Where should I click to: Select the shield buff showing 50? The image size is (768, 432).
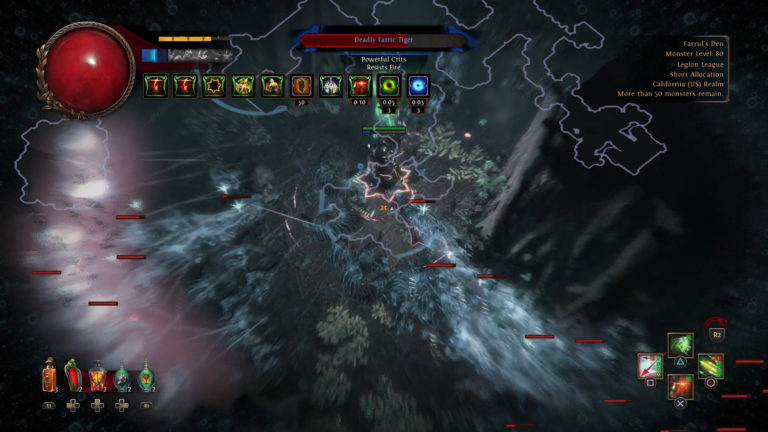coord(301,86)
